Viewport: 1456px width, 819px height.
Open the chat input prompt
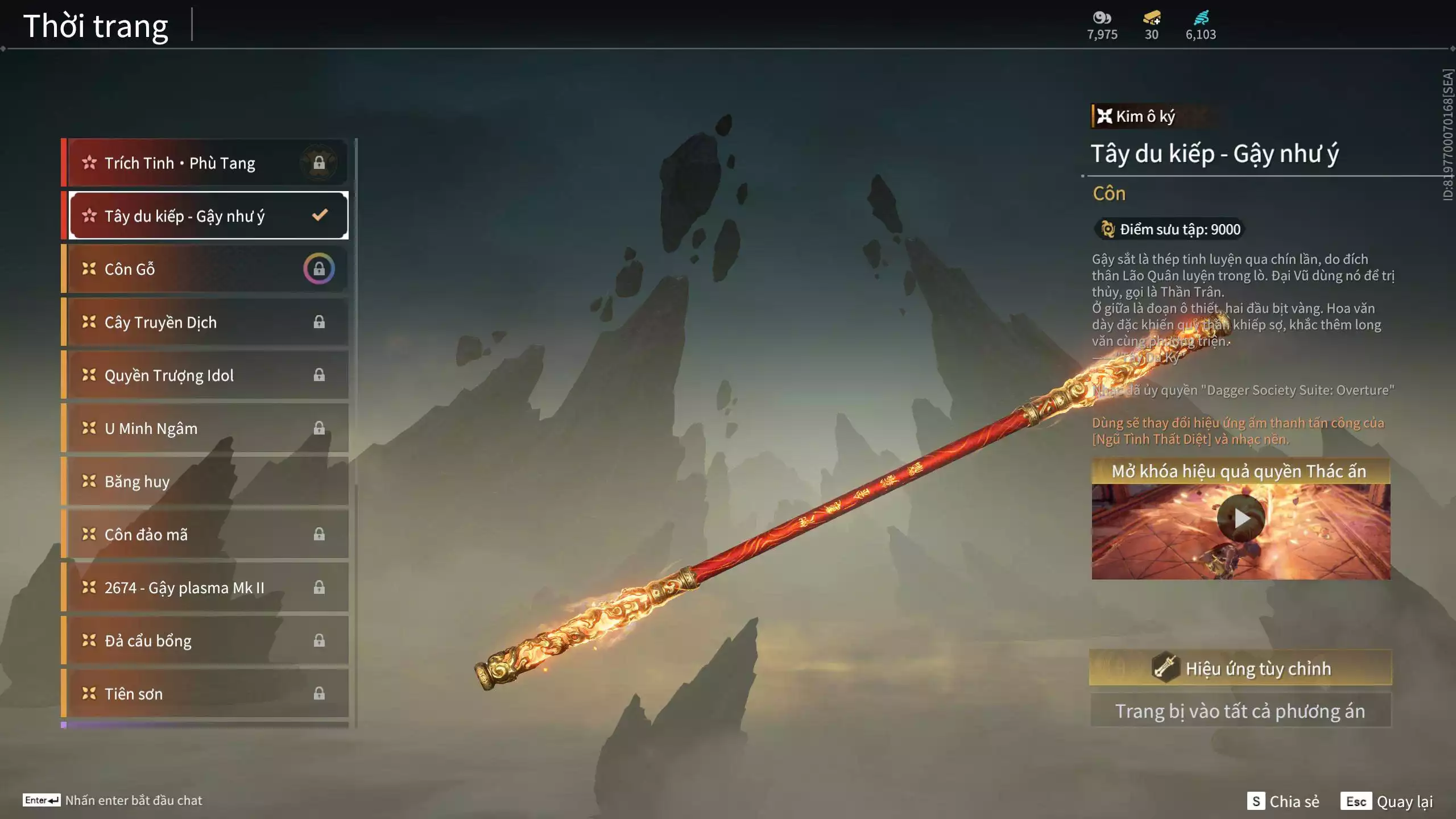pos(113,800)
